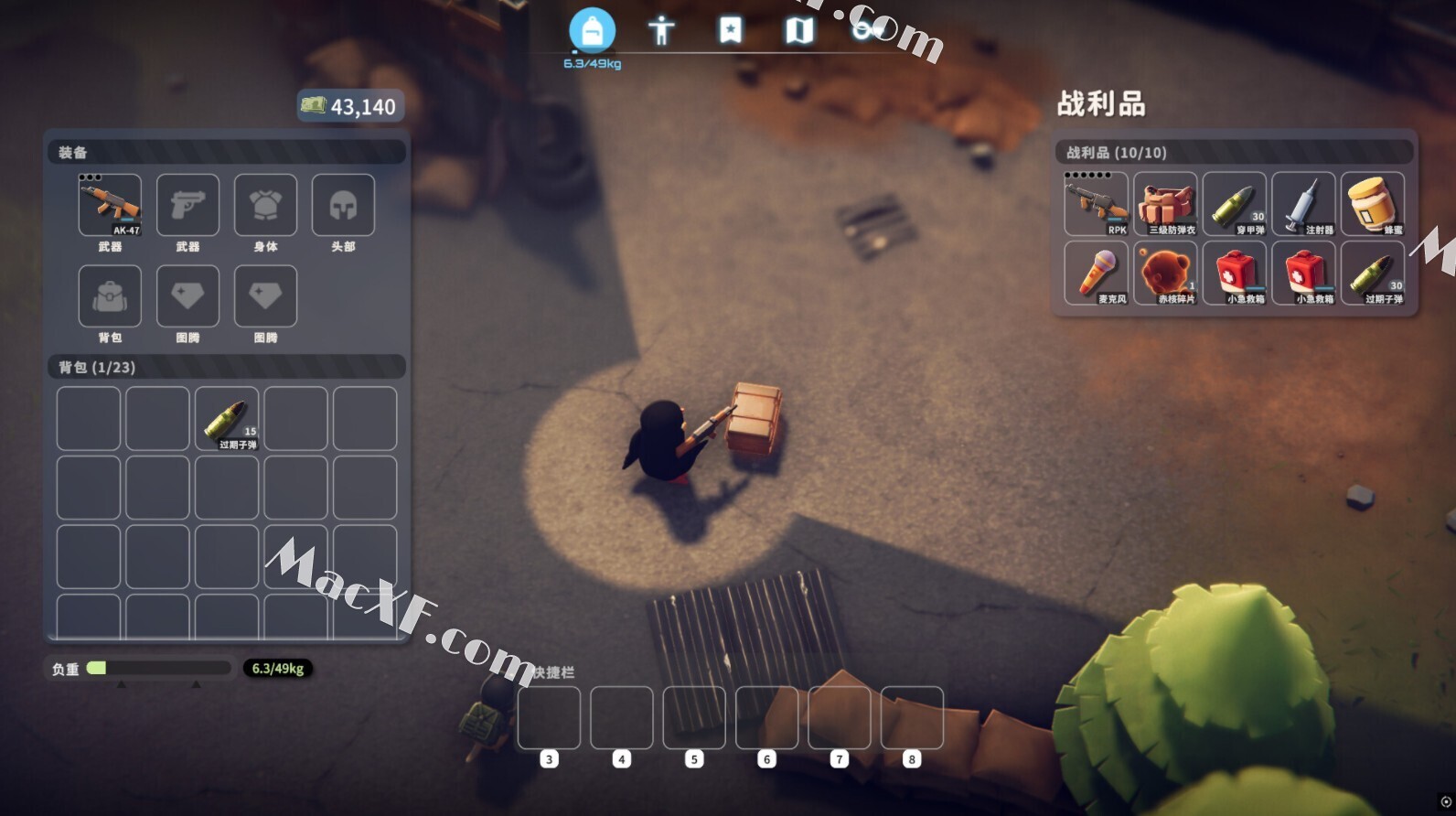Loot the honey jar
The height and width of the screenshot is (816, 1456).
(1373, 204)
